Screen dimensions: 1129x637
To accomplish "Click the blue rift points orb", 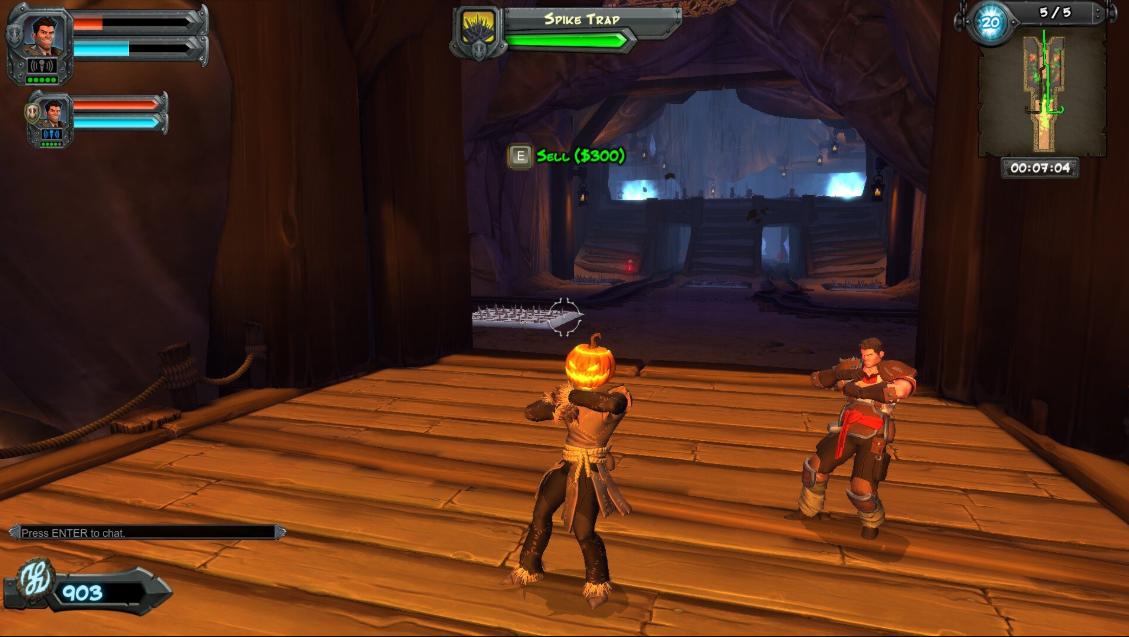I will tap(991, 22).
